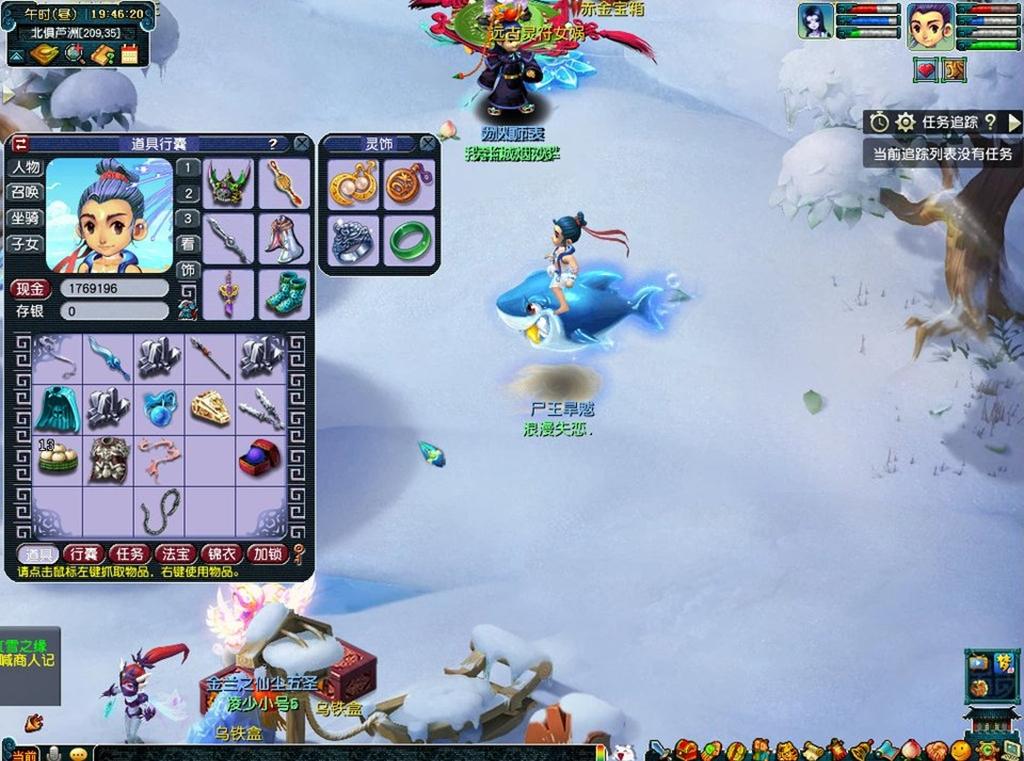1024x761 pixels.
Task: Close the 灵饰 accessories panel
Action: point(428,144)
